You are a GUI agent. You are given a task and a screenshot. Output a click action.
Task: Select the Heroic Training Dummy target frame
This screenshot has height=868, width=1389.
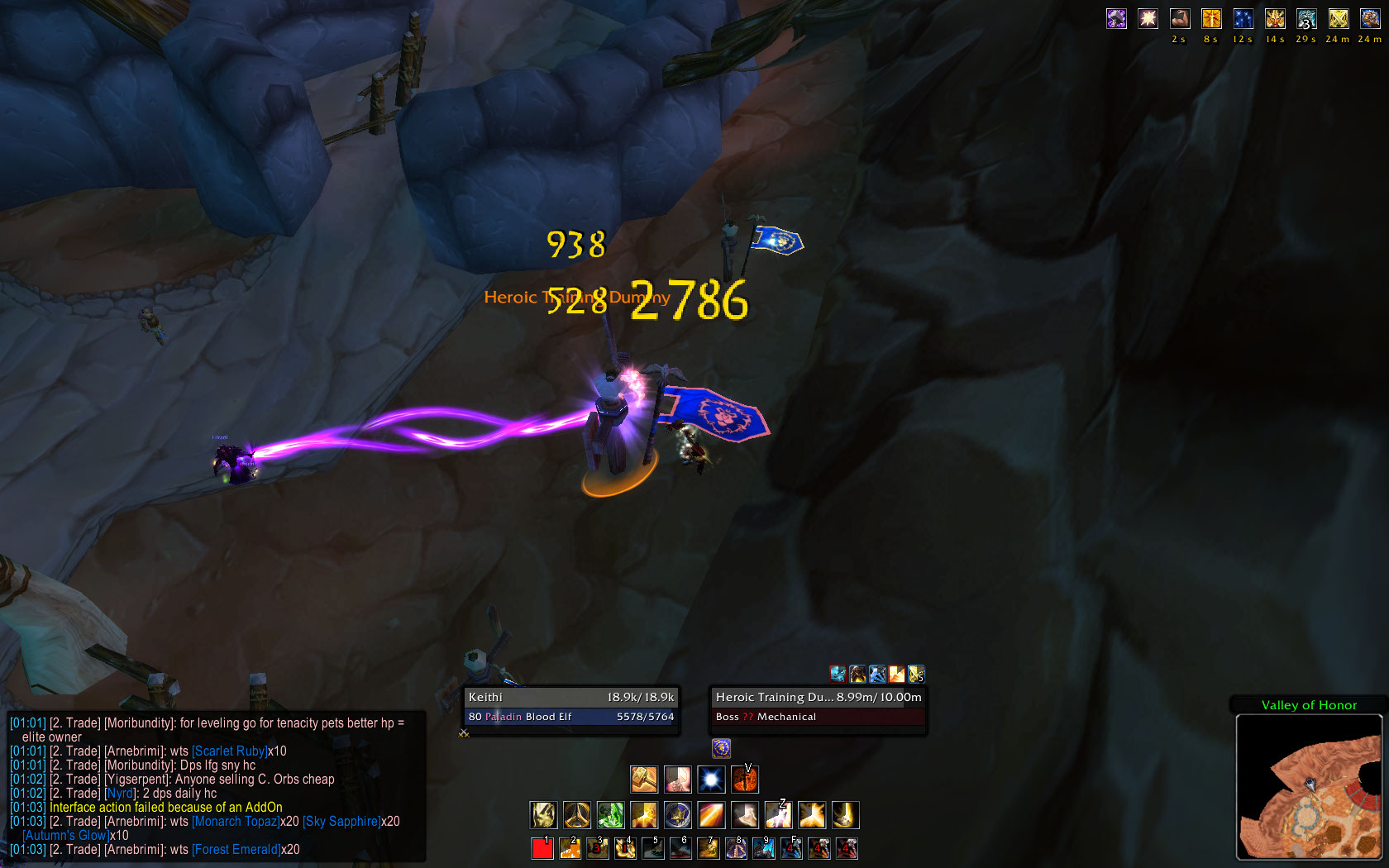point(818,707)
